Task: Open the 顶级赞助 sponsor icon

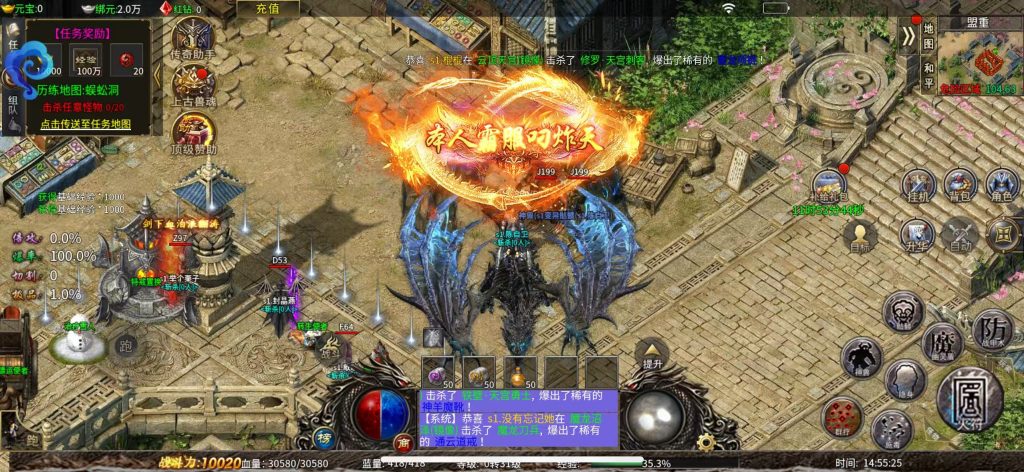Action: [x=193, y=133]
